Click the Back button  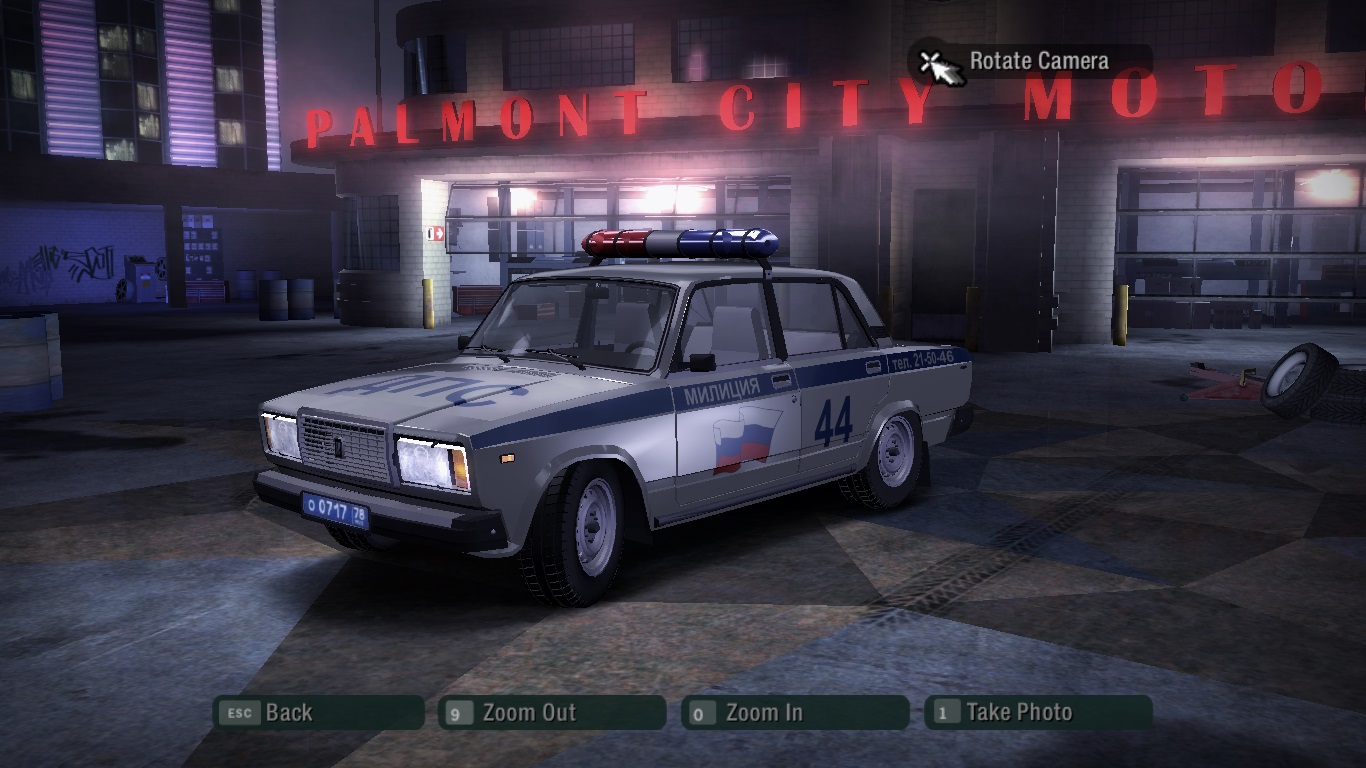point(318,713)
